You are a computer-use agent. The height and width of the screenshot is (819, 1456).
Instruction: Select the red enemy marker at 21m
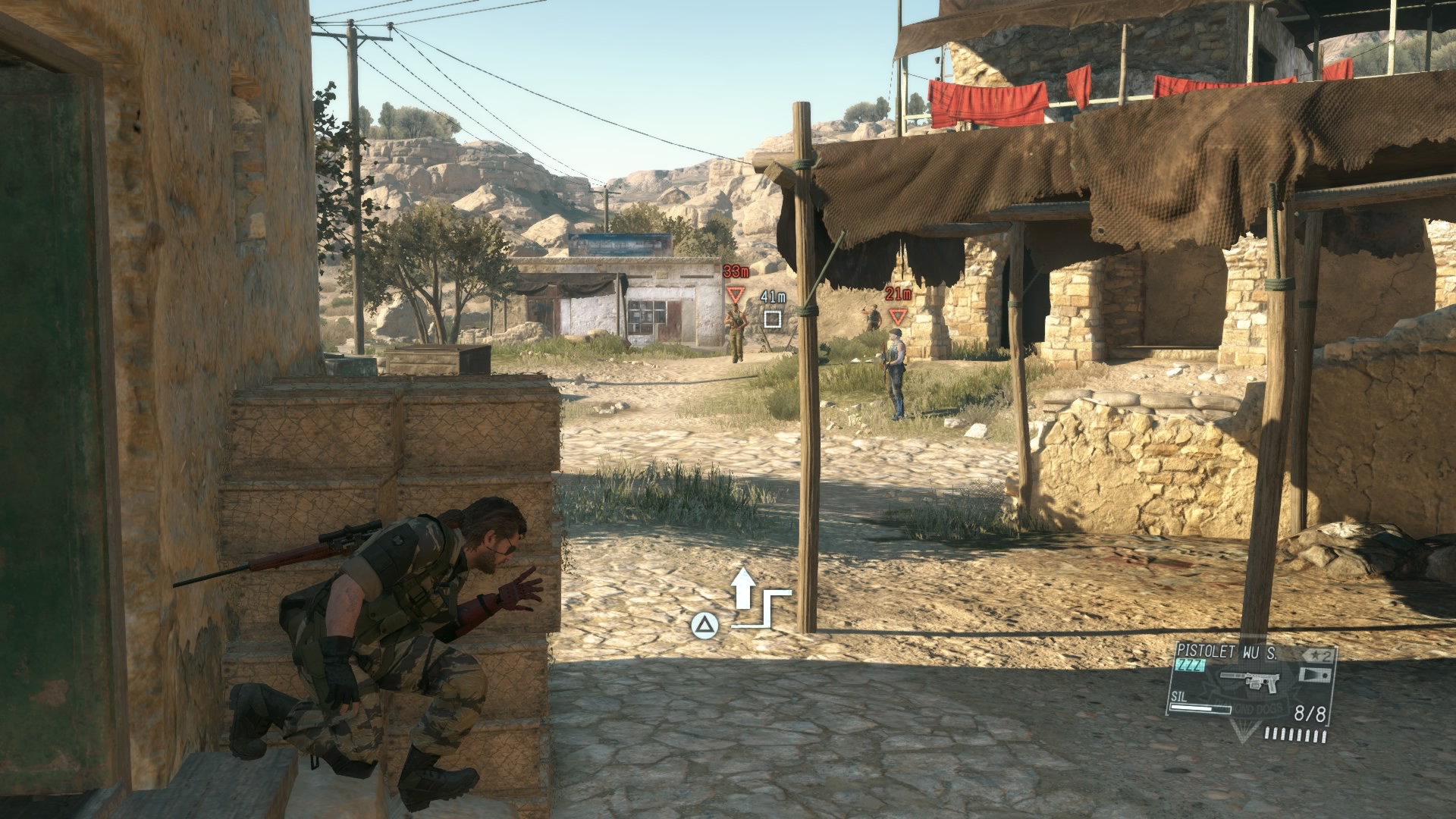(x=899, y=316)
